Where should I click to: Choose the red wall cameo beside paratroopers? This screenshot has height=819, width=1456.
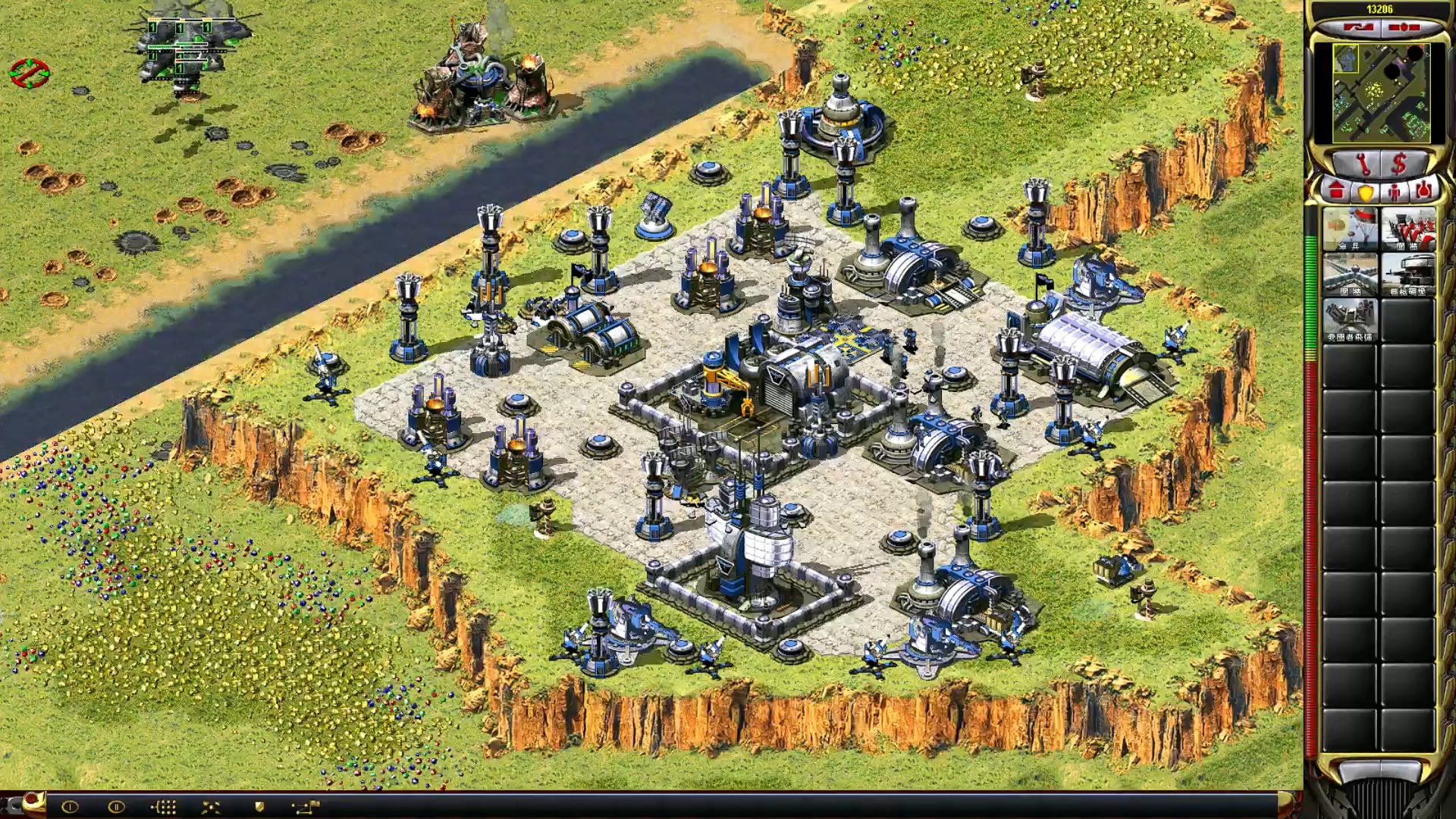1407,229
